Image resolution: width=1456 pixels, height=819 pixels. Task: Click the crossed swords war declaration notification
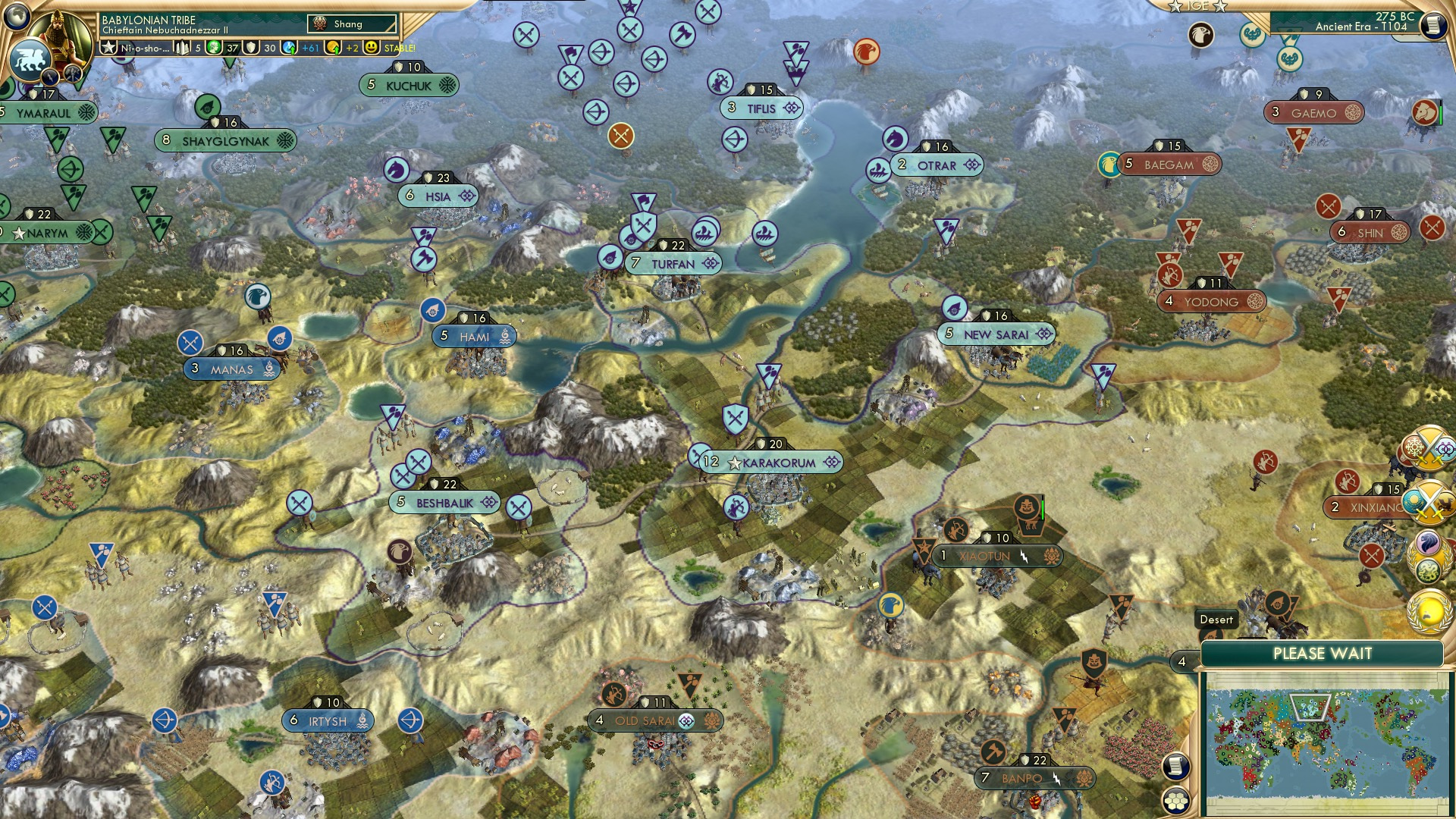point(1429,447)
